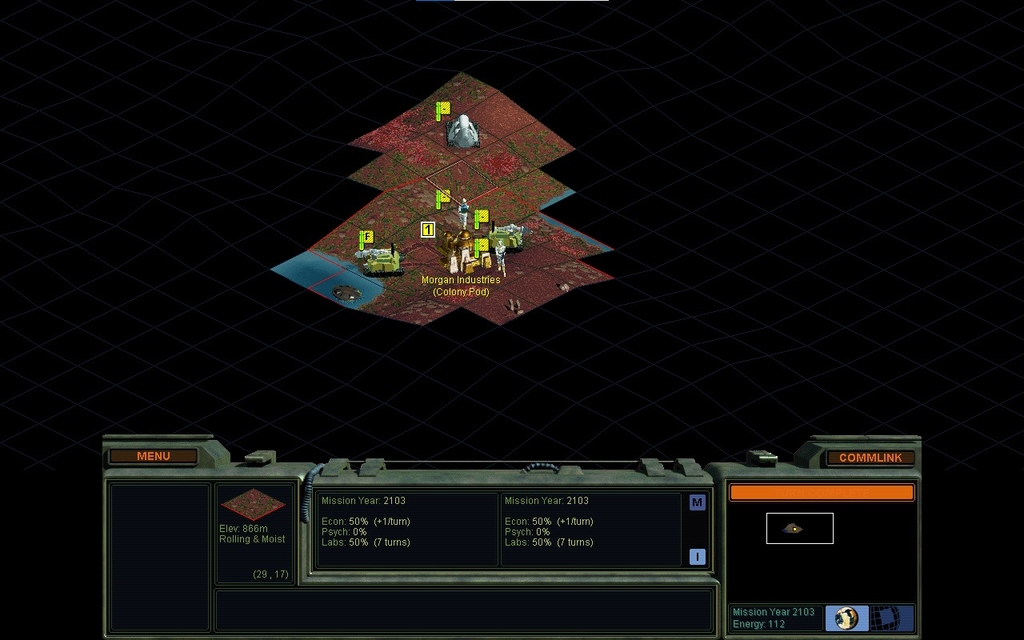Click the I button on info panel
This screenshot has width=1024, height=640.
tap(697, 557)
